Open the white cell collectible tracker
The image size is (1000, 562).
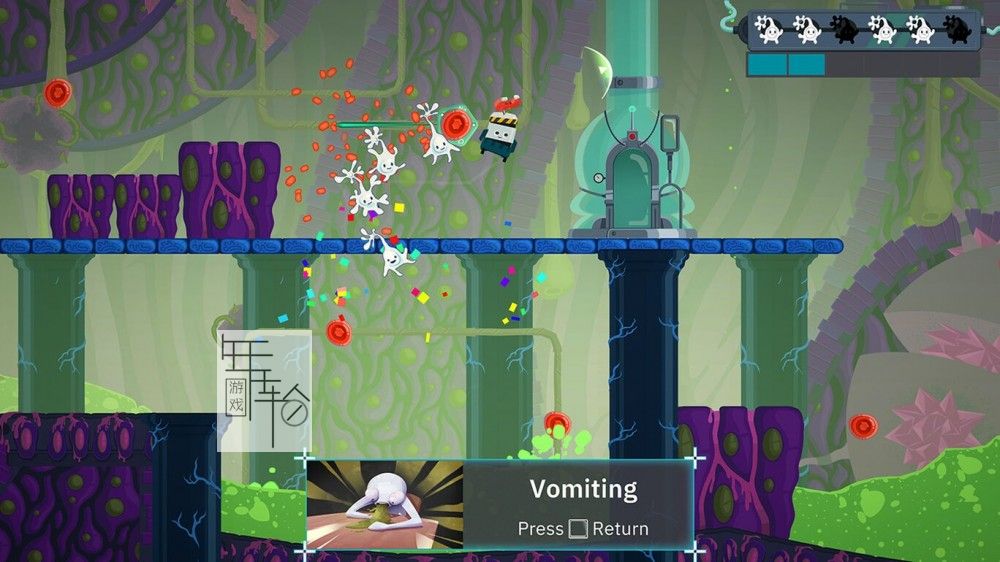(863, 30)
